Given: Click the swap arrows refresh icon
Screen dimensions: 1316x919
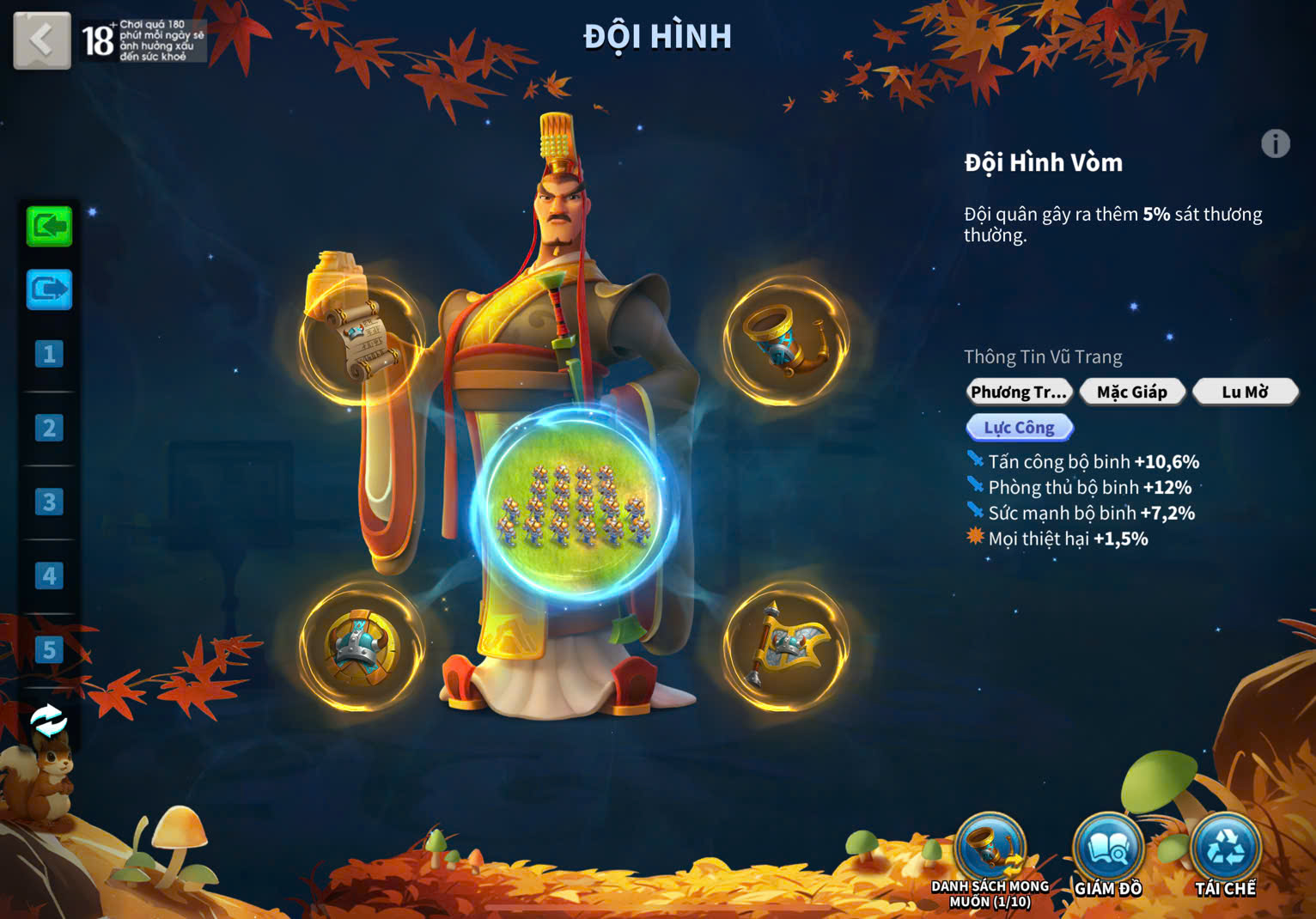Looking at the screenshot, I should tap(48, 721).
